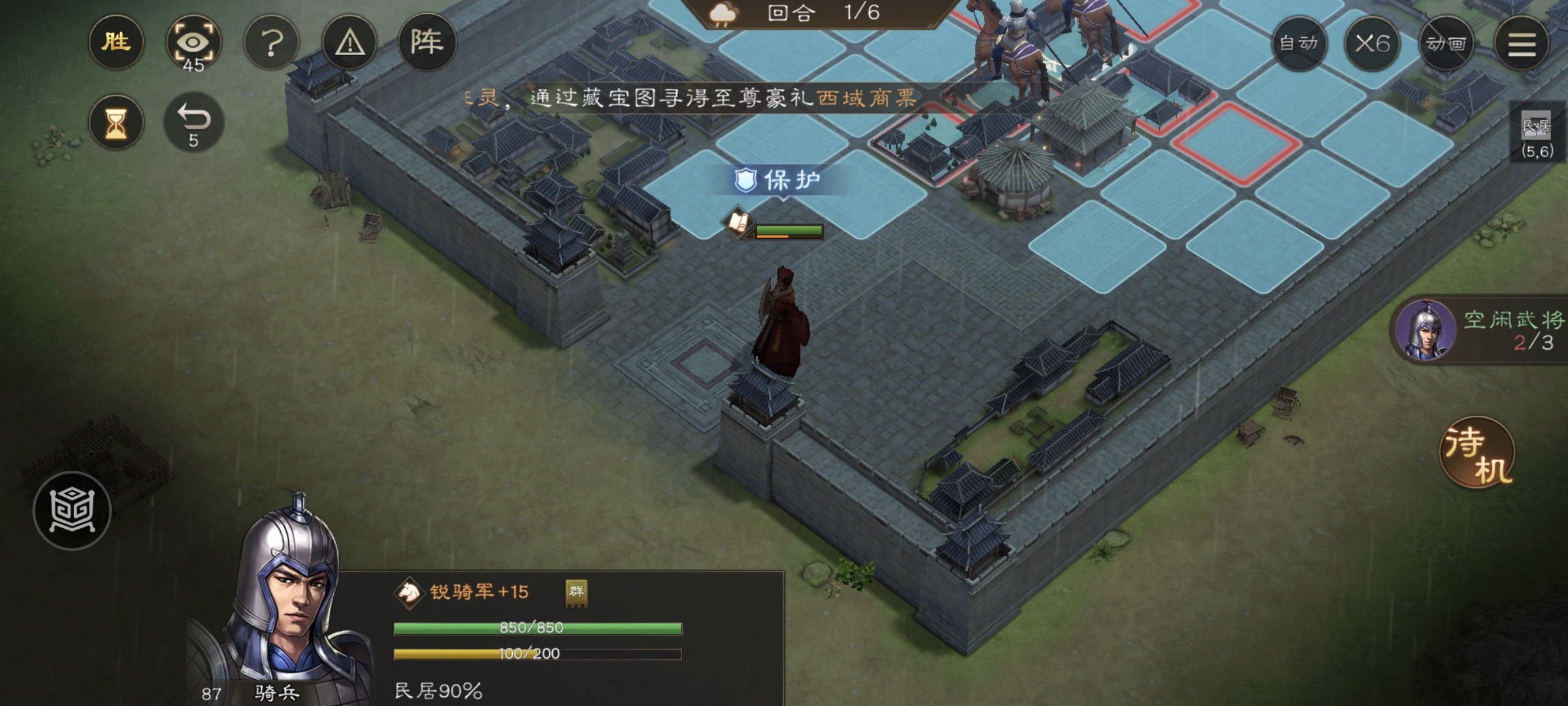Click the warning triangle icon
The width and height of the screenshot is (1568, 706).
coord(350,43)
